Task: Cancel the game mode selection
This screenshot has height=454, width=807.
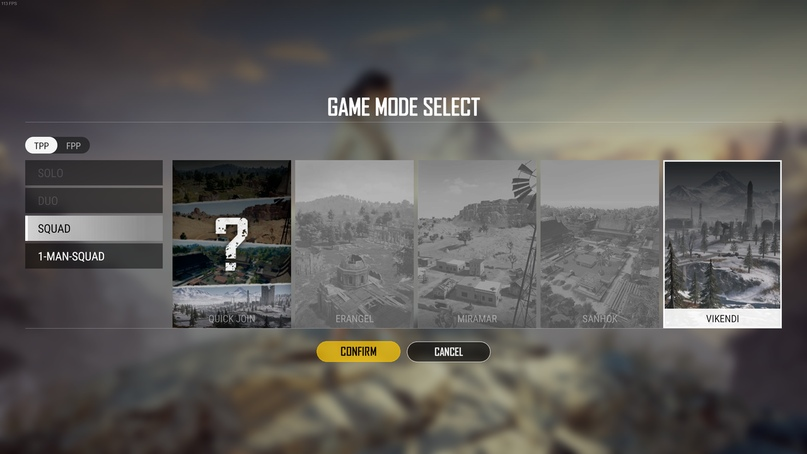Action: pos(448,352)
